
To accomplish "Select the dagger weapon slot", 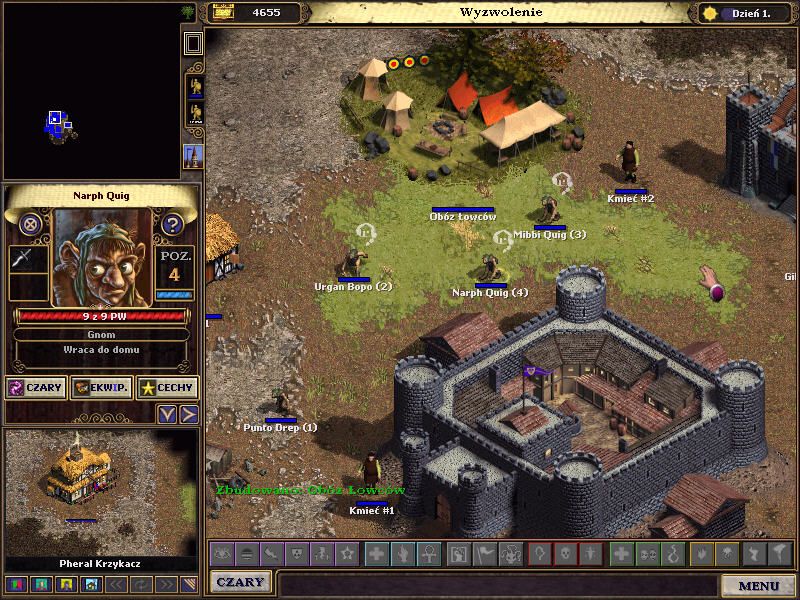I will pyautogui.click(x=24, y=259).
